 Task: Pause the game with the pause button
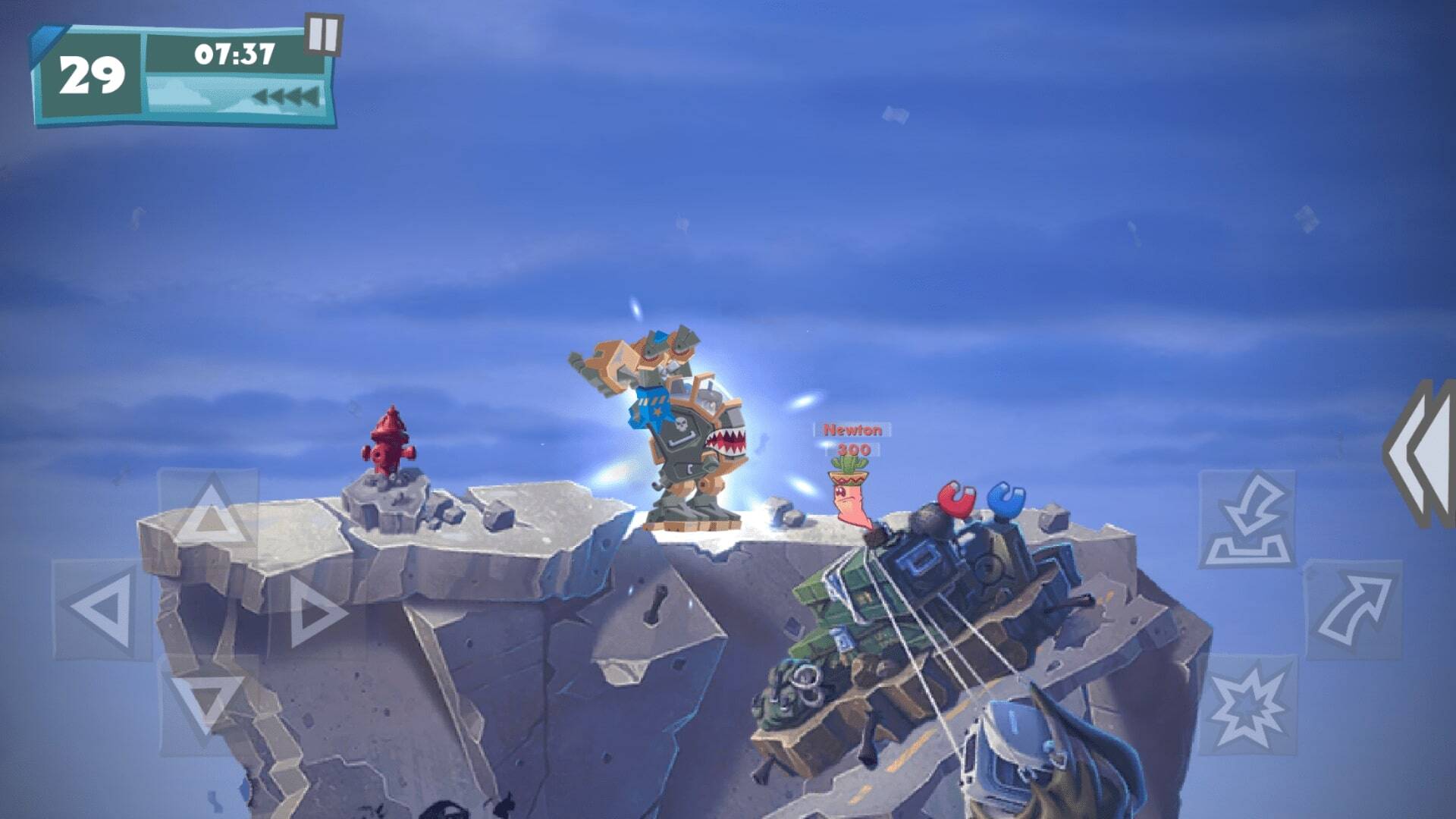point(323,35)
